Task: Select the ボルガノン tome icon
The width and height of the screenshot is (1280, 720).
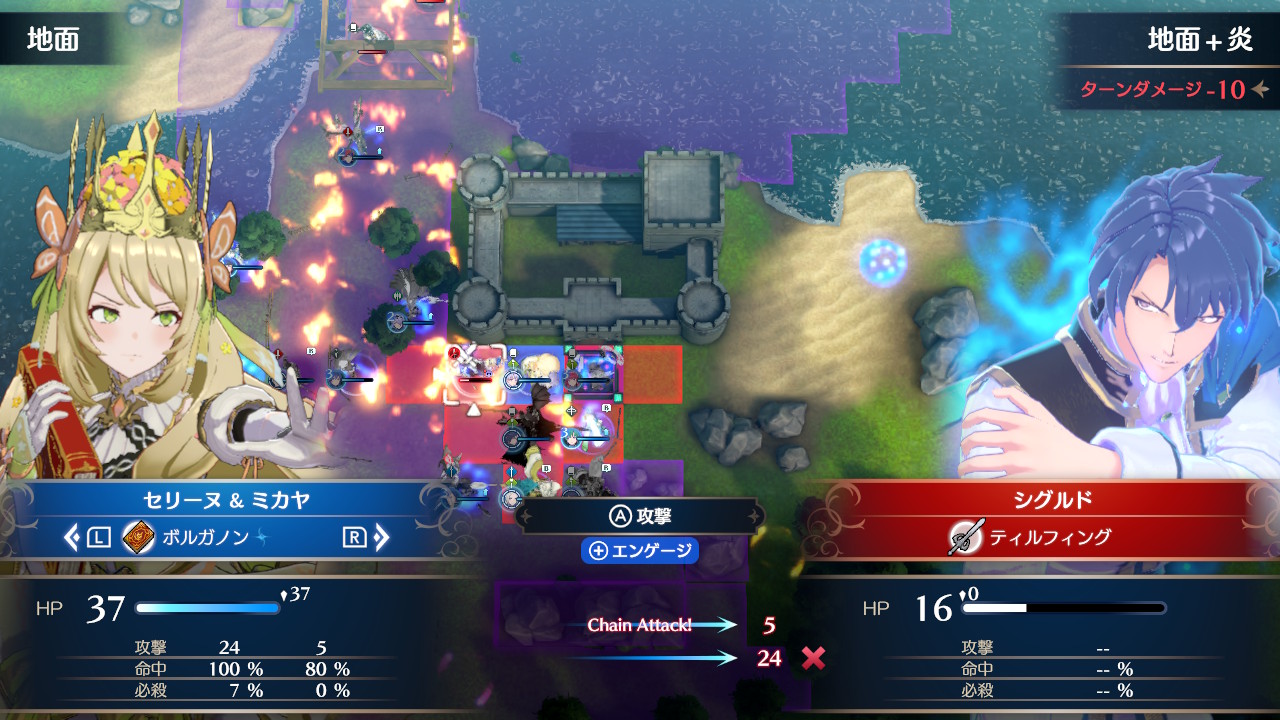Action: pyautogui.click(x=138, y=538)
